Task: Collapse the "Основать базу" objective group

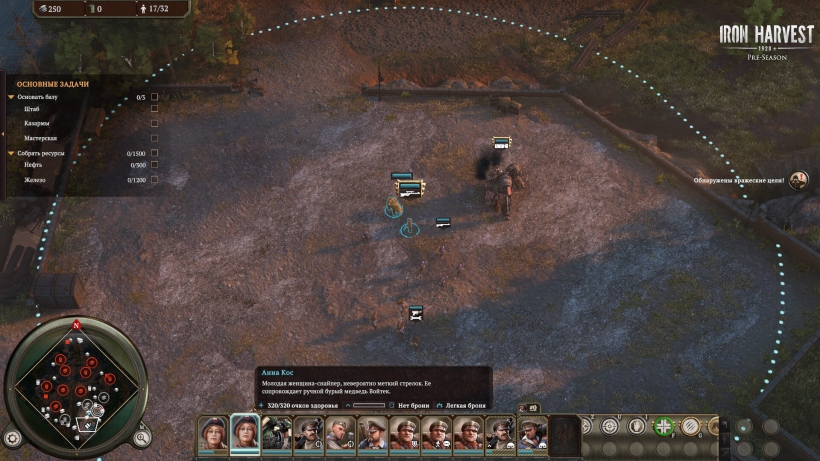Action: [11, 97]
